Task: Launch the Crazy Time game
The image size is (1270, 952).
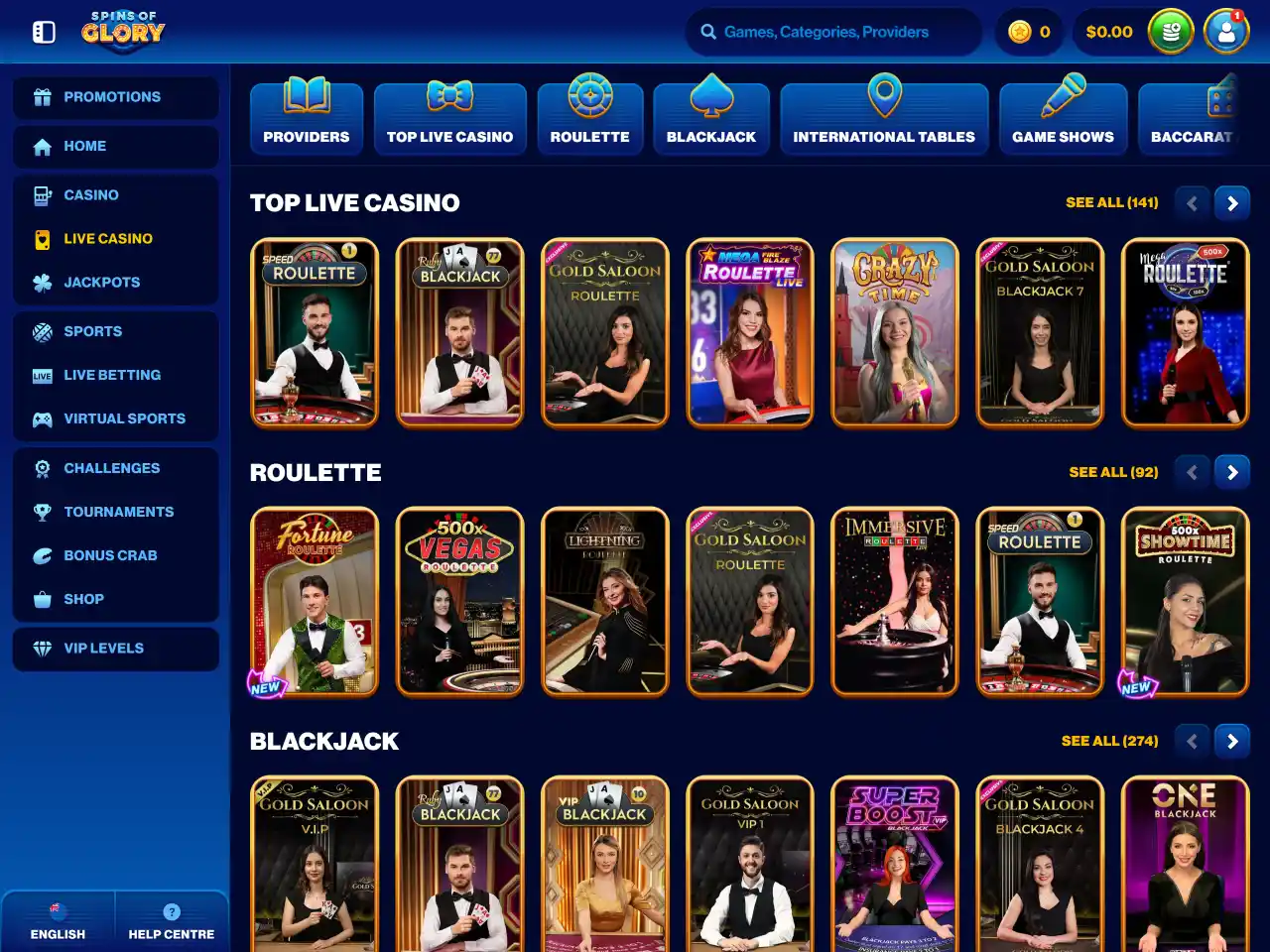Action: (895, 333)
